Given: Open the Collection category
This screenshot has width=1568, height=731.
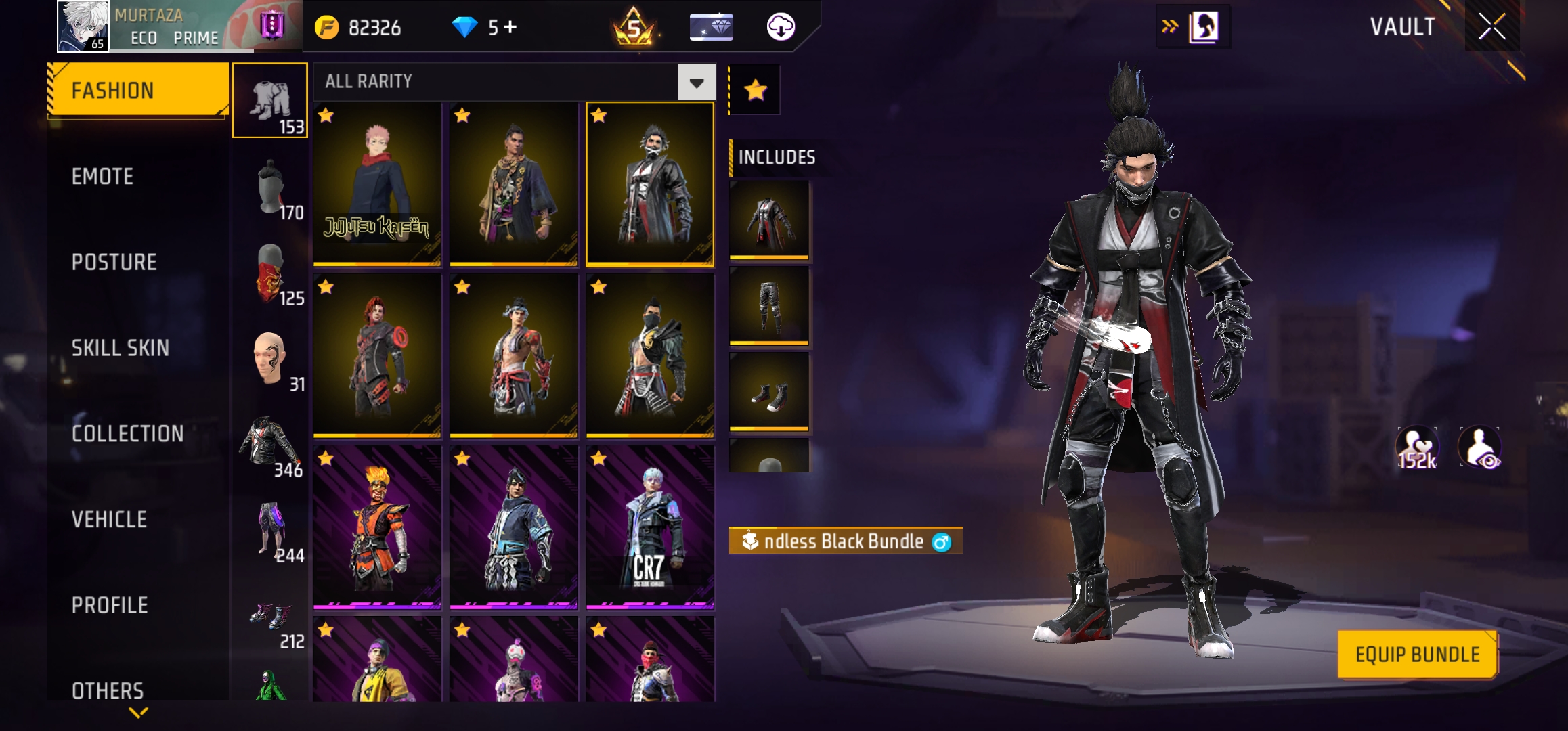Looking at the screenshot, I should pos(127,433).
